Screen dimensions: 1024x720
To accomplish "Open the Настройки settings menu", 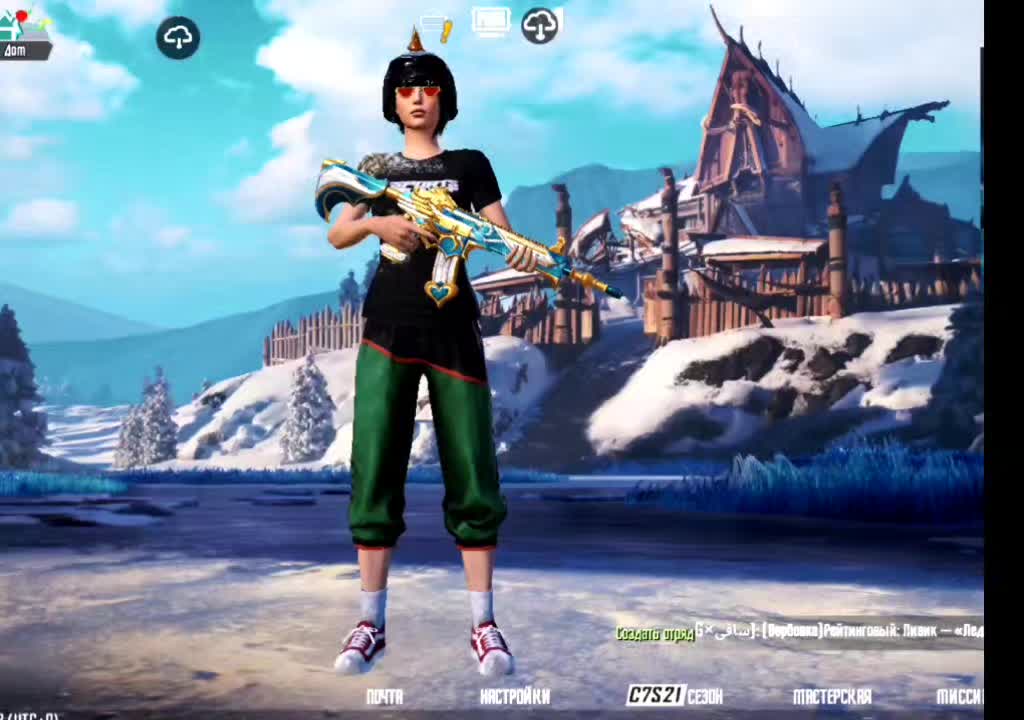I will (514, 697).
